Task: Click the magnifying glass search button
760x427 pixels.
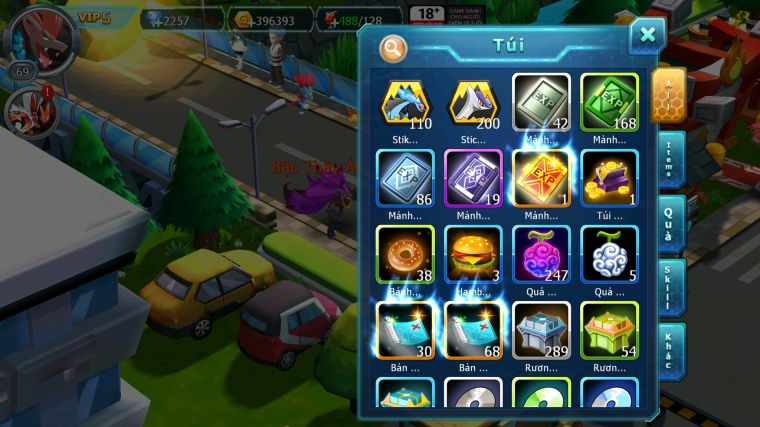Action: pos(394,47)
